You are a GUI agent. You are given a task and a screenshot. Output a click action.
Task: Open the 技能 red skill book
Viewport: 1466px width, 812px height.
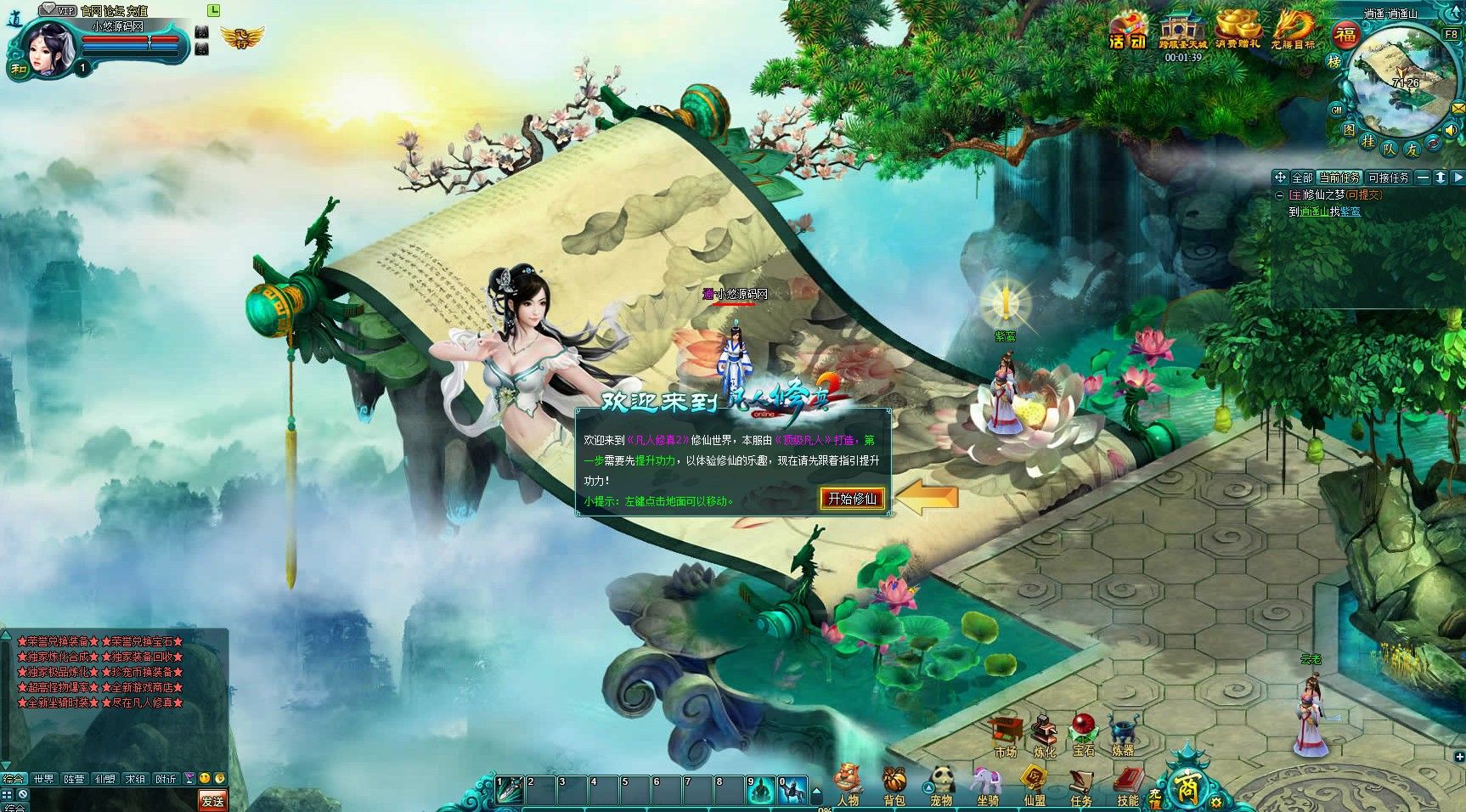click(1127, 786)
